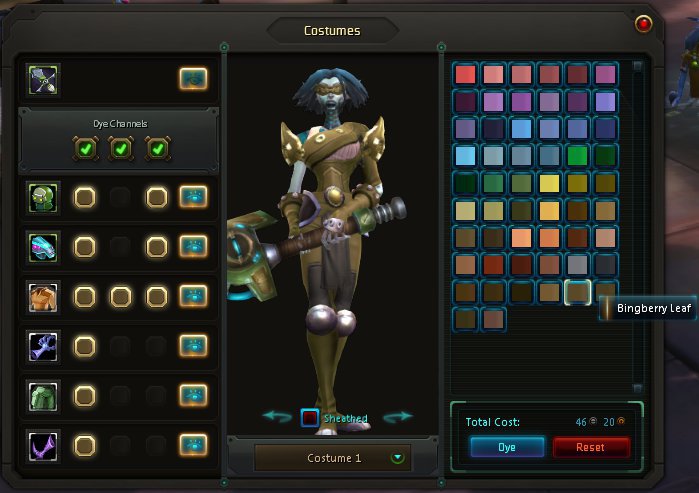Select the green helmet costume slot
This screenshot has height=493, width=699.
click(44, 197)
